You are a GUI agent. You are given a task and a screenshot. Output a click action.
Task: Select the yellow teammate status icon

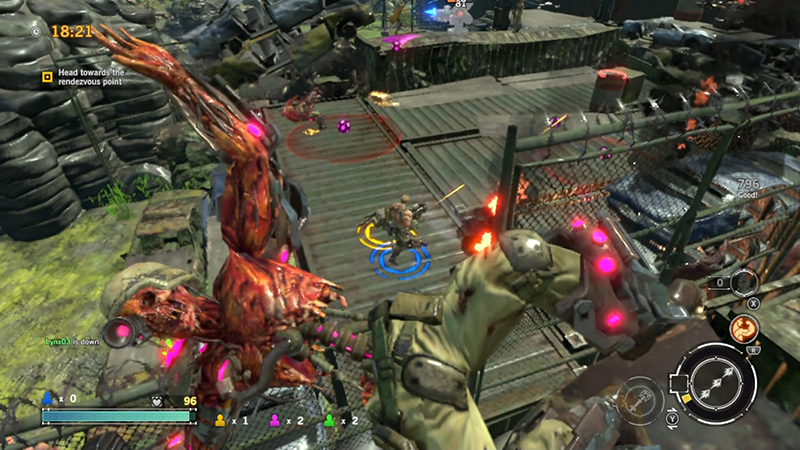tap(220, 420)
